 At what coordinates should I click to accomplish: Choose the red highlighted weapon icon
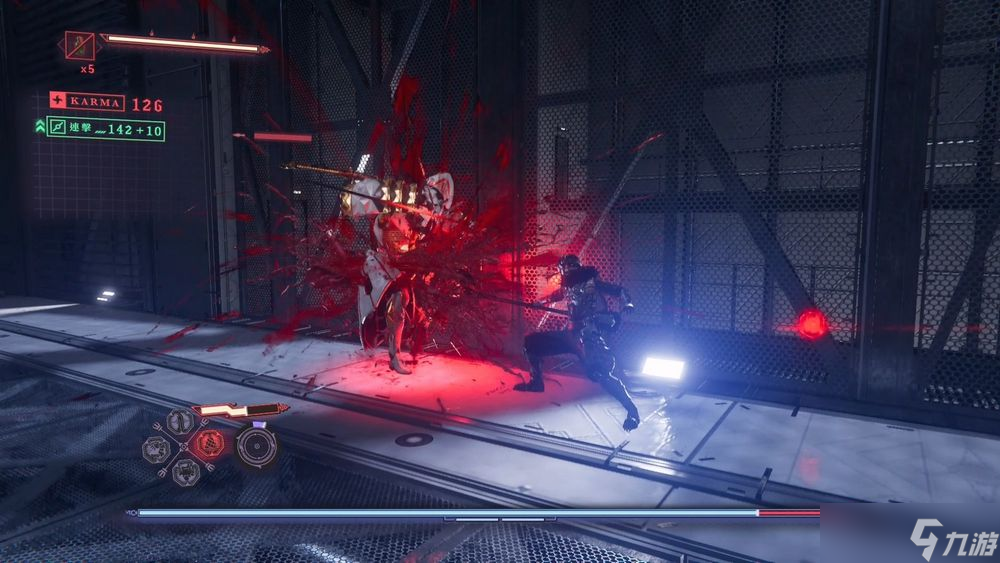tap(210, 441)
